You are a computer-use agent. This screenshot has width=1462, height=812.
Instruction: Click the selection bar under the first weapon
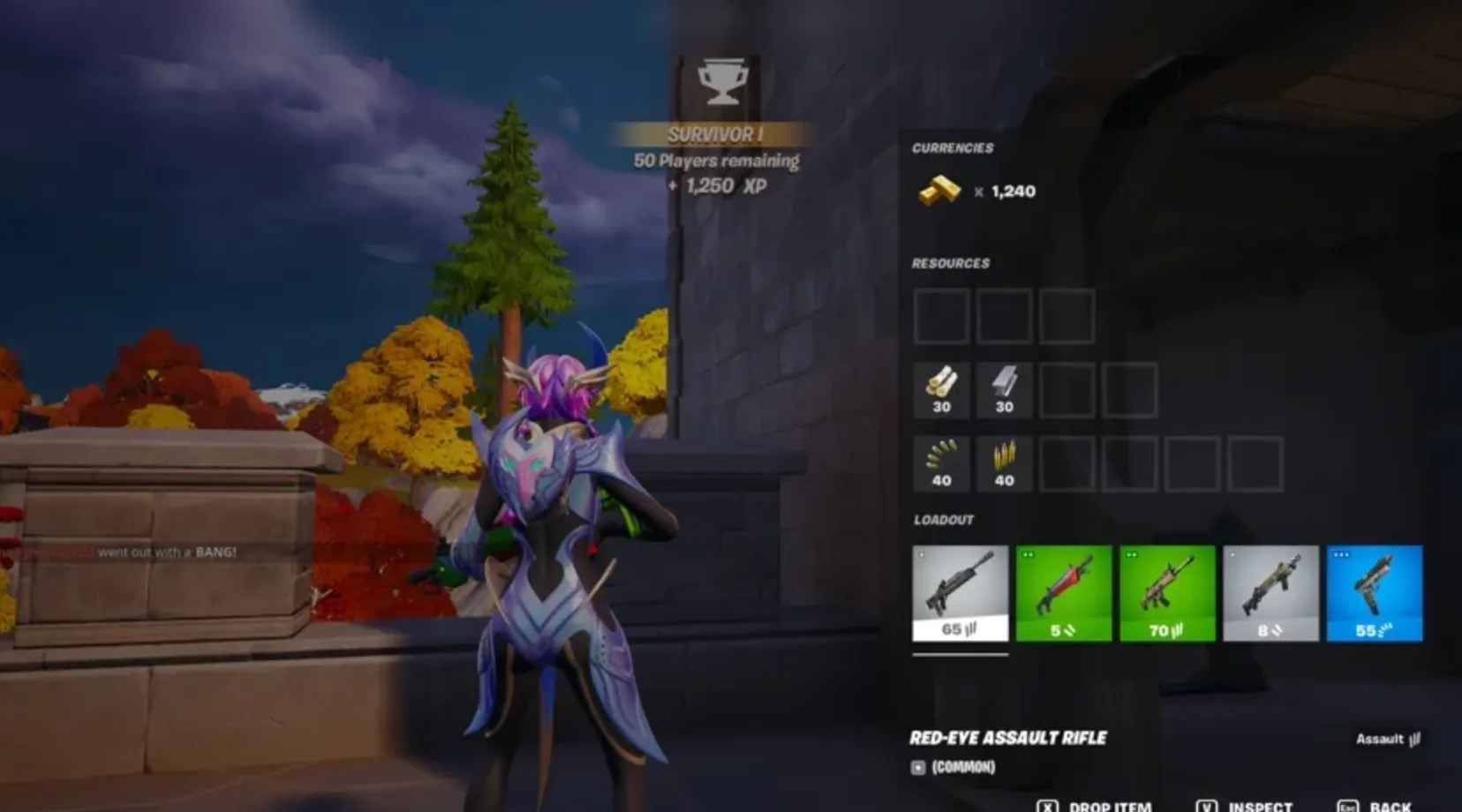click(960, 657)
